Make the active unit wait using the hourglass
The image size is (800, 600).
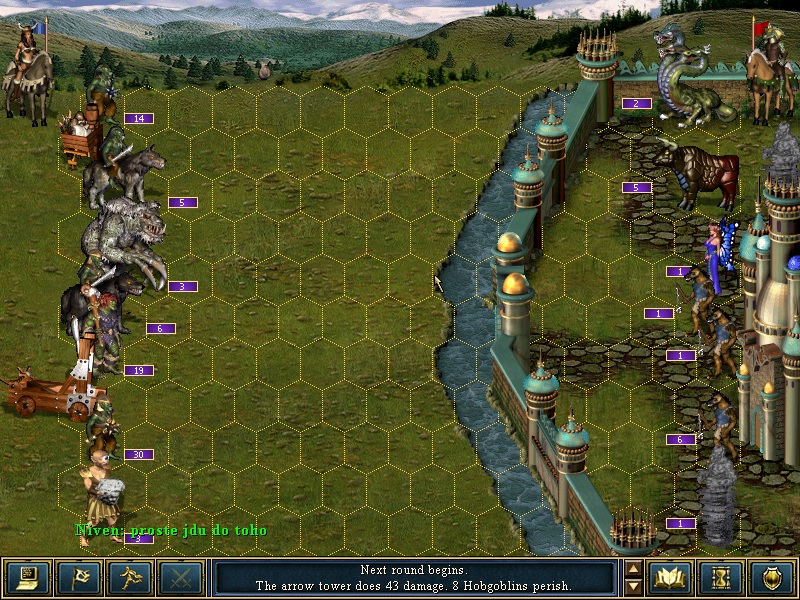(x=721, y=578)
